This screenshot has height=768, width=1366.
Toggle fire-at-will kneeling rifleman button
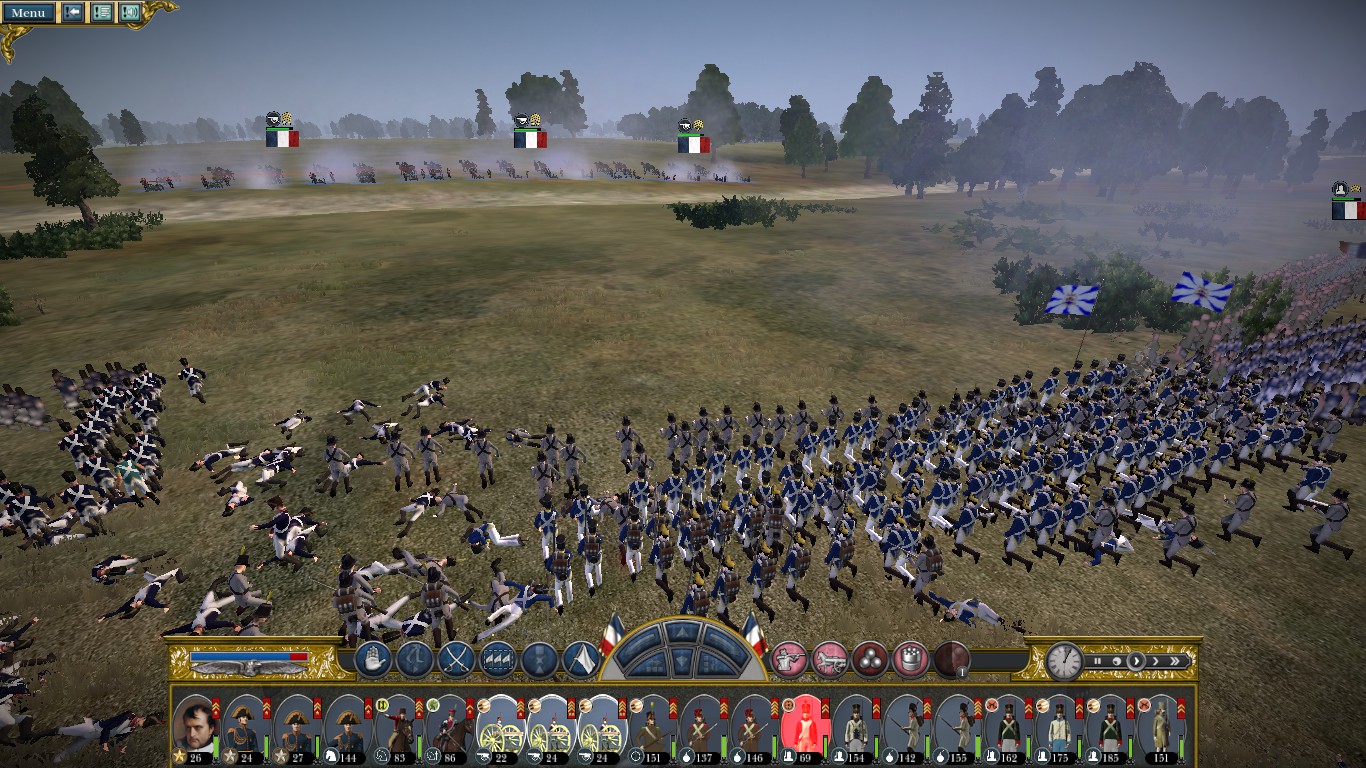point(789,658)
